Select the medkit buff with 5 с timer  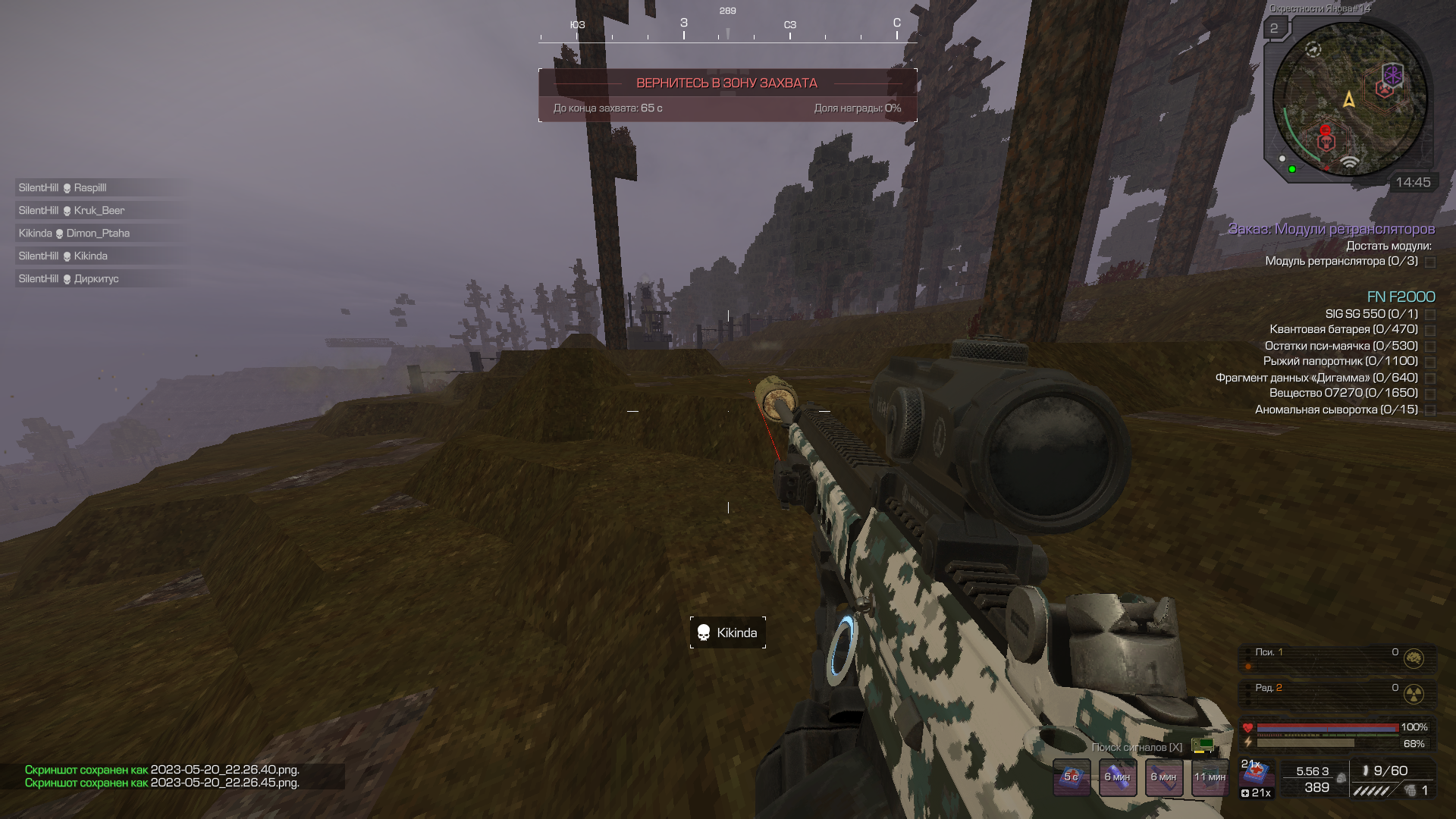1072,777
